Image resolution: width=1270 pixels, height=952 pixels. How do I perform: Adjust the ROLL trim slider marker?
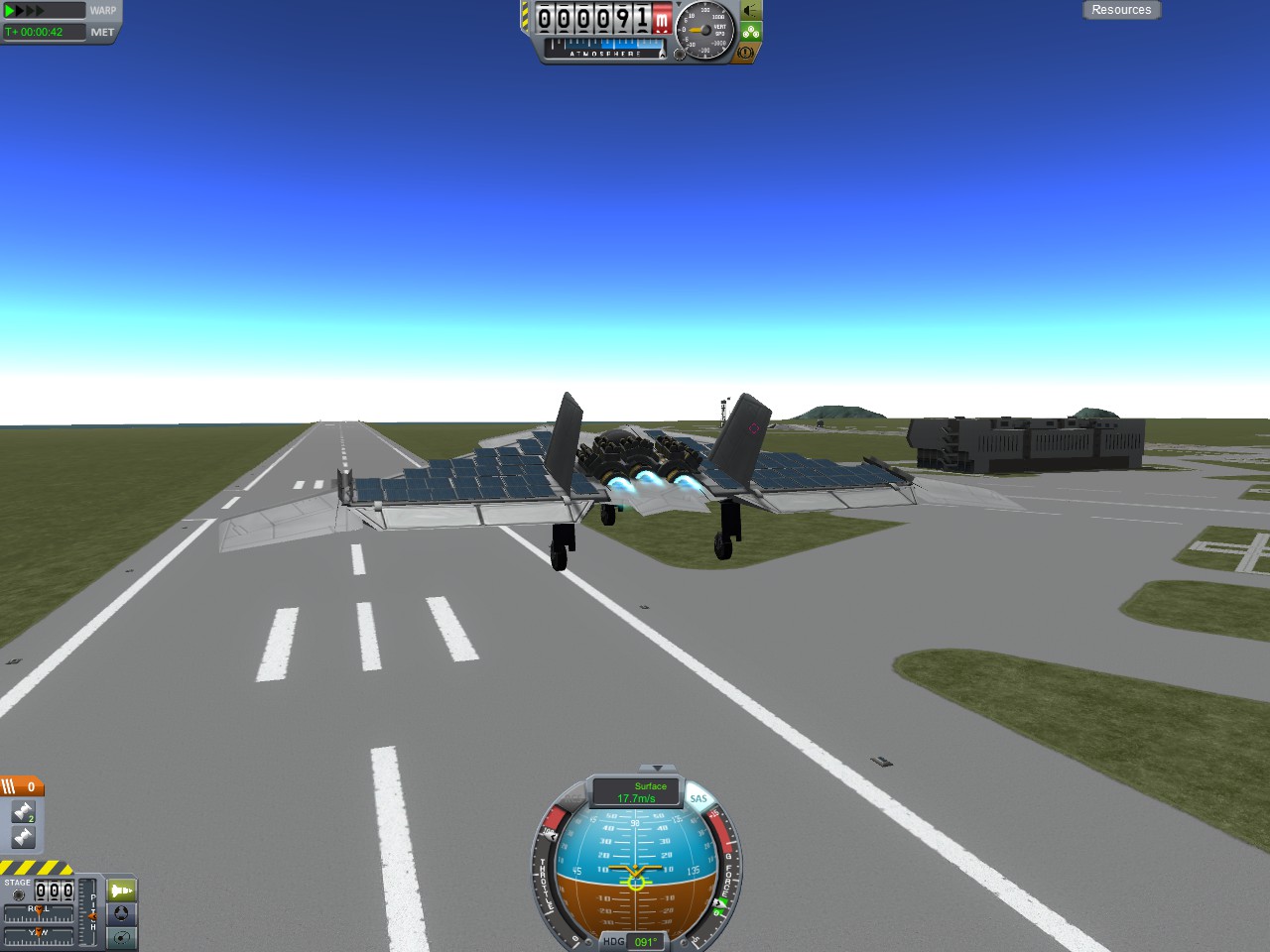40,911
